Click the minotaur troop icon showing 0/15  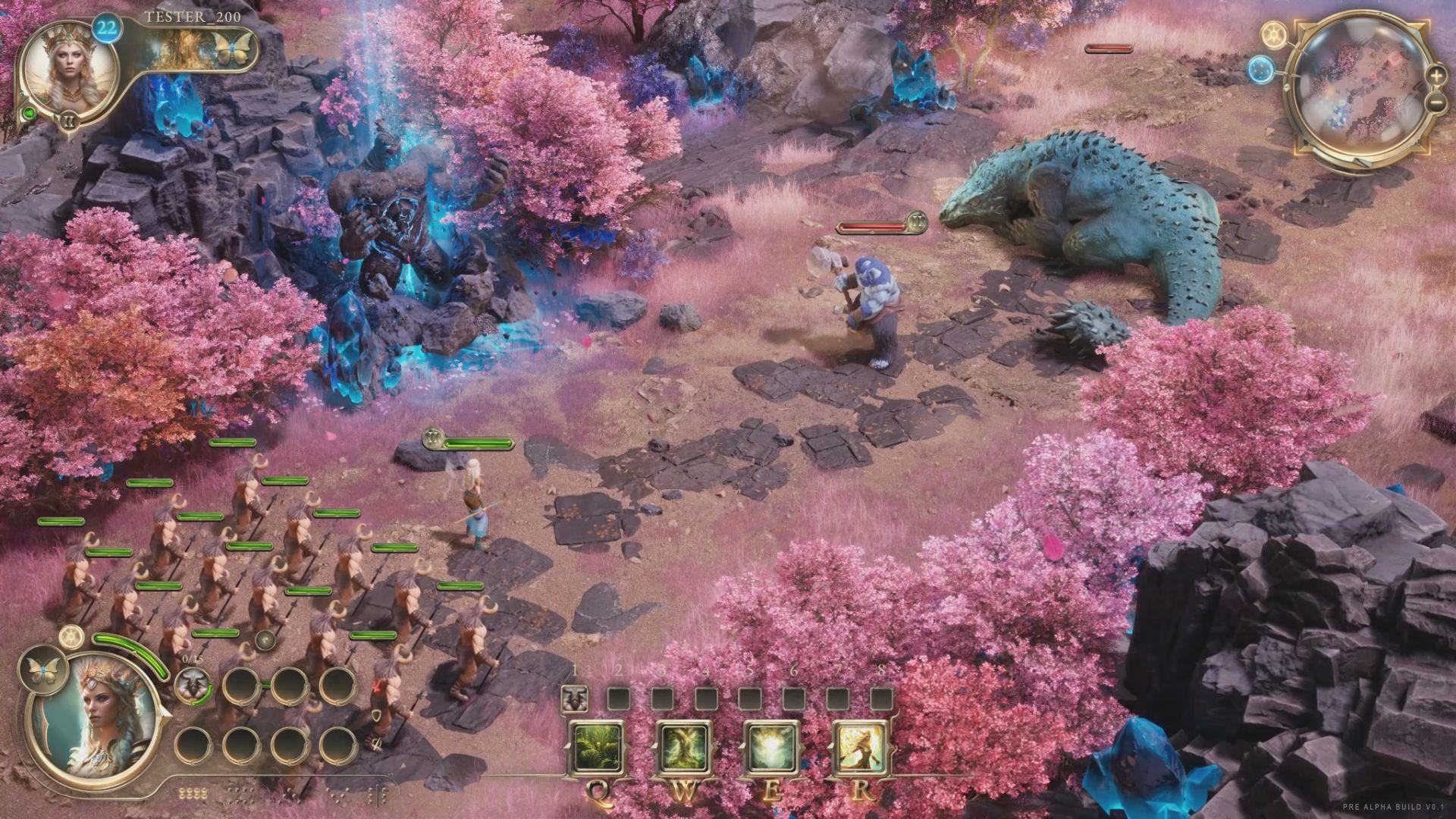click(193, 686)
